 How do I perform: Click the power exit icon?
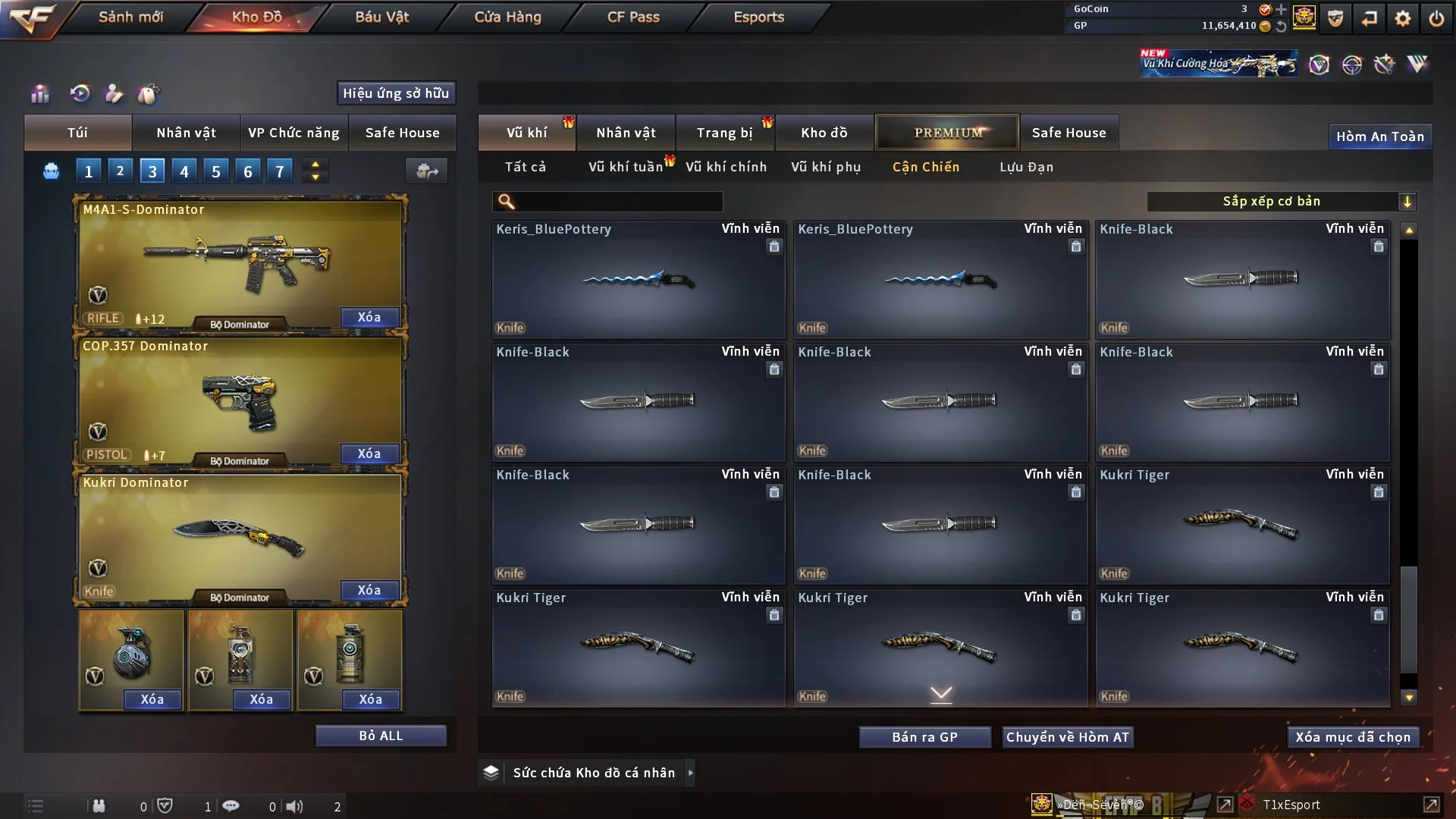[1436, 18]
